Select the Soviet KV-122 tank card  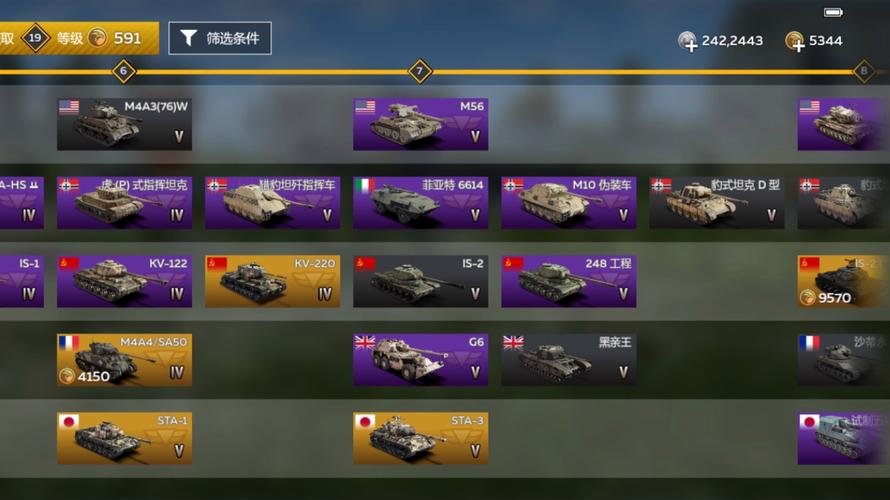(x=124, y=281)
